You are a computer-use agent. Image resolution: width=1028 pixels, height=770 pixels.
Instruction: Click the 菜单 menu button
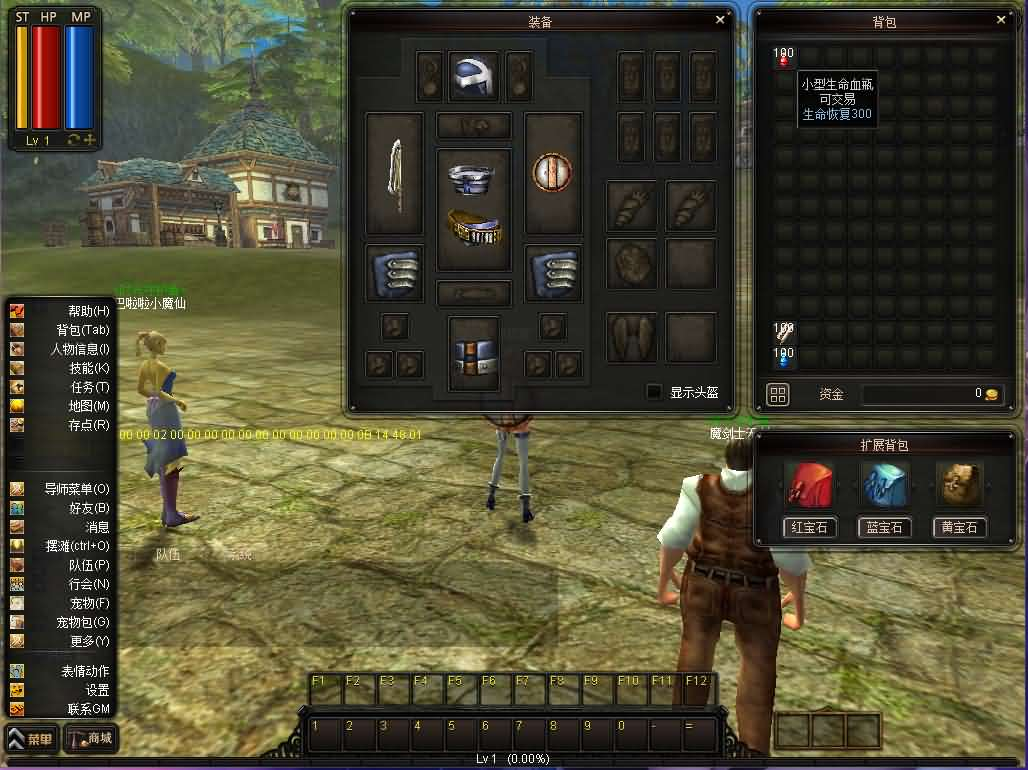pyautogui.click(x=31, y=740)
